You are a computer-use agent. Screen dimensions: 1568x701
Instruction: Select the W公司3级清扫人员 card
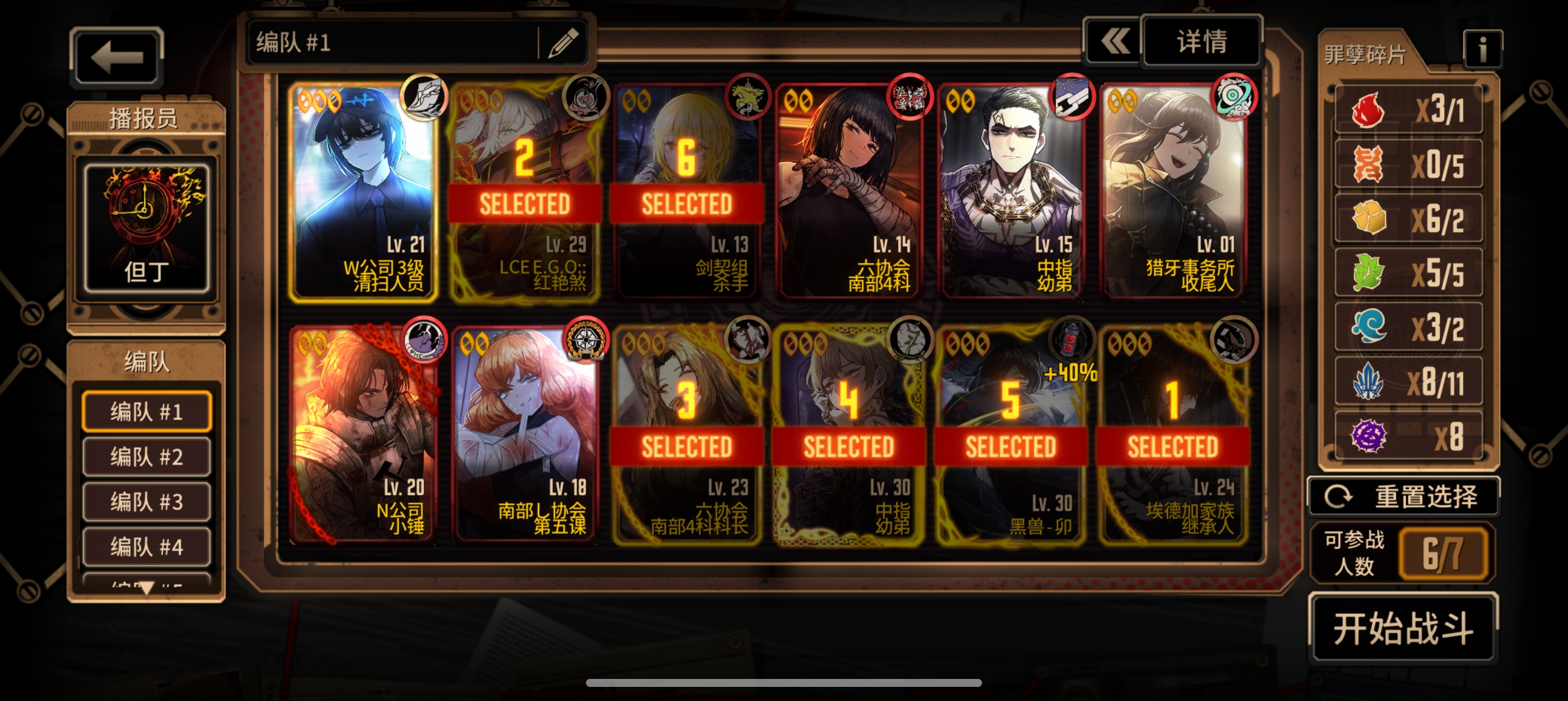coord(363,192)
